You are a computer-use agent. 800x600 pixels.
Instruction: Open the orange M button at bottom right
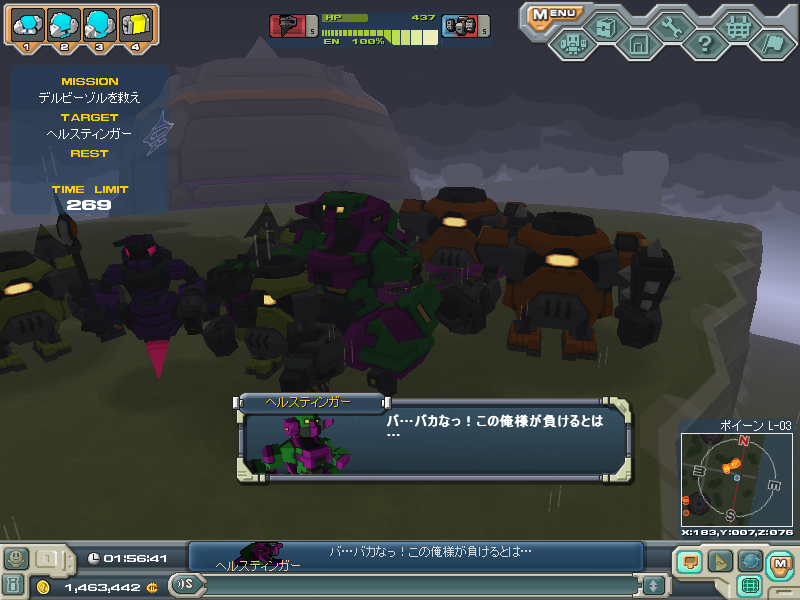click(780, 564)
